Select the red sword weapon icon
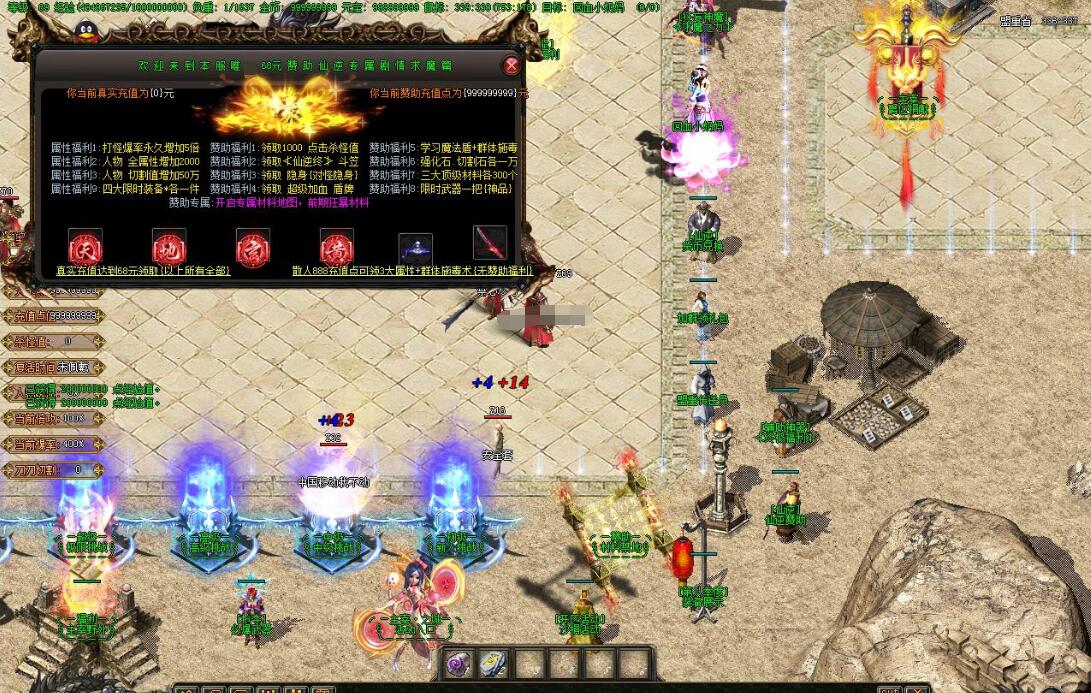The height and width of the screenshot is (693, 1091). pos(490,243)
